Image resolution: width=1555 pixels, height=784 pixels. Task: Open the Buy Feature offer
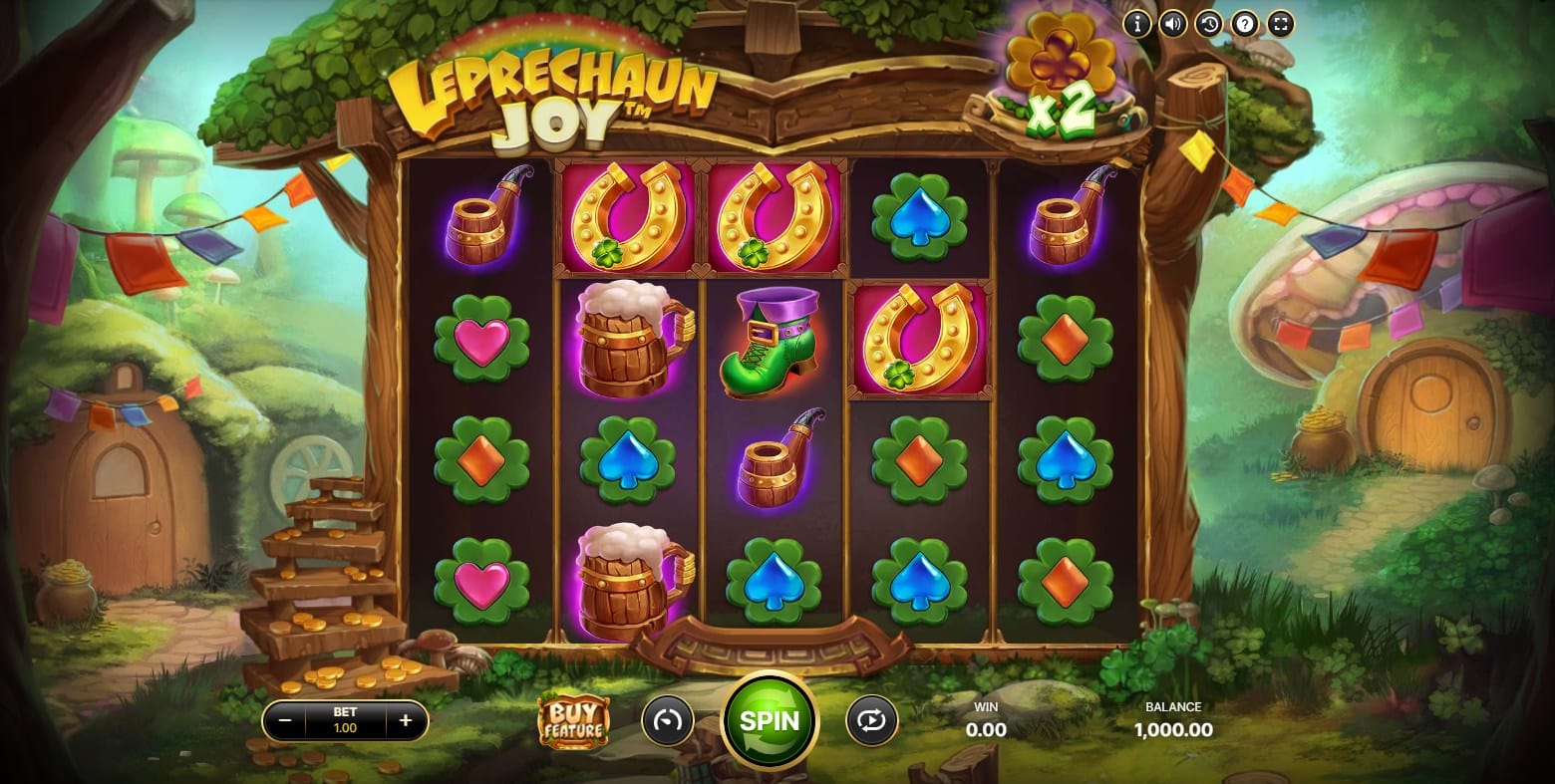click(572, 720)
